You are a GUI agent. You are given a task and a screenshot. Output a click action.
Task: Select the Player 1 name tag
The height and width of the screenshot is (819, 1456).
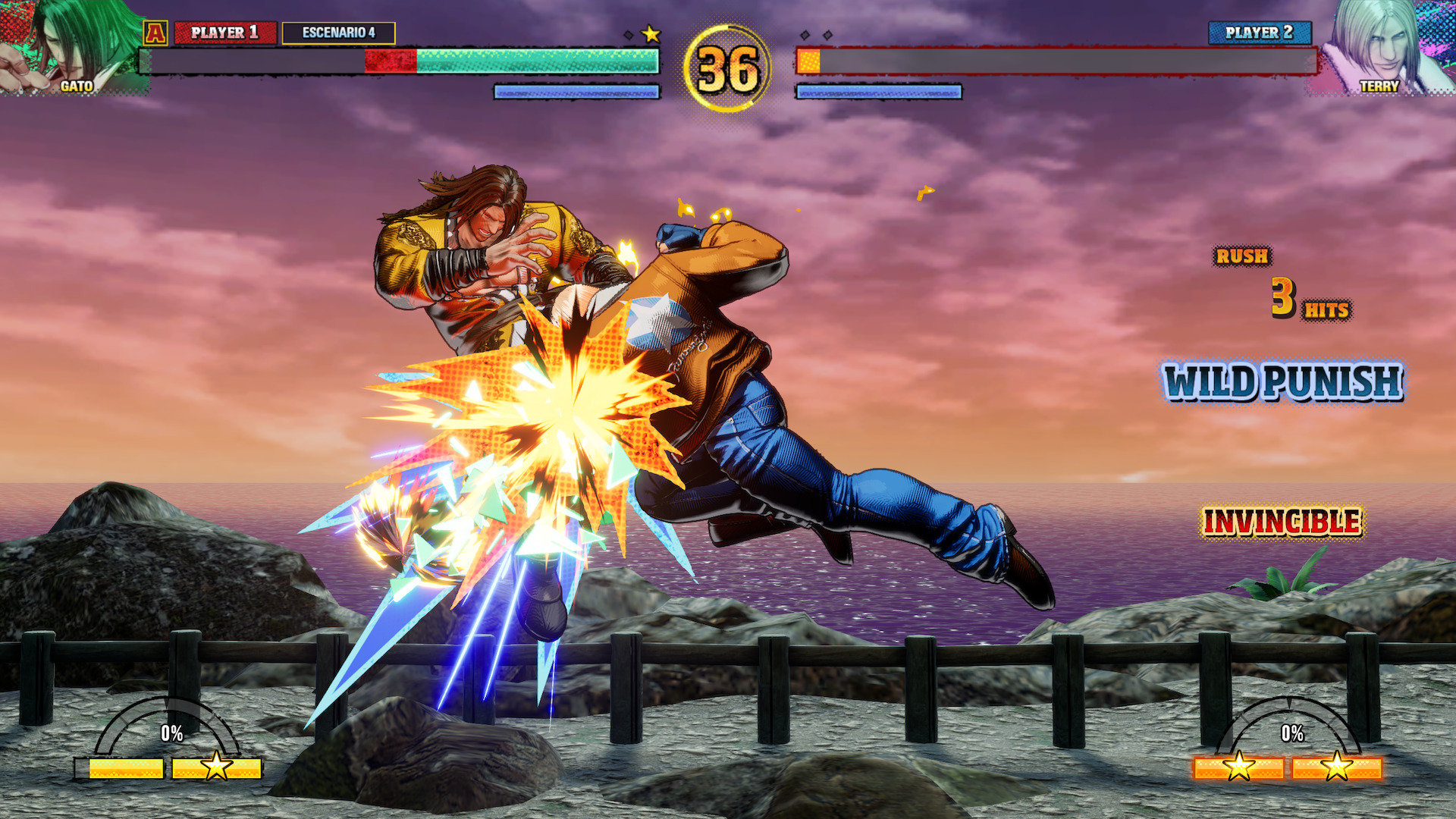[x=225, y=33]
